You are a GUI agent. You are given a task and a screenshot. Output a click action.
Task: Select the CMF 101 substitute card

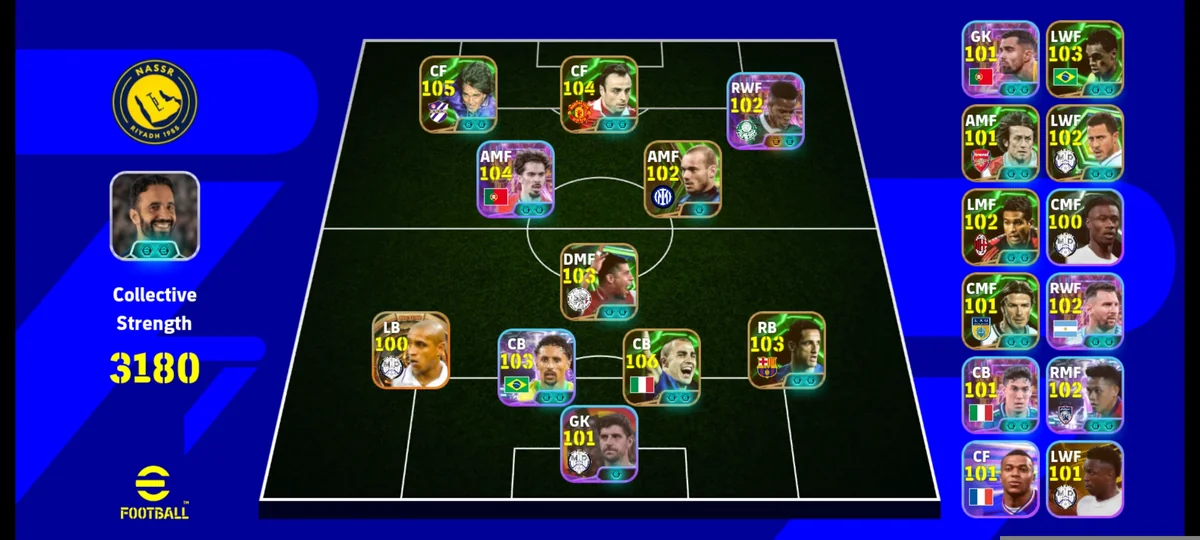tap(1000, 310)
